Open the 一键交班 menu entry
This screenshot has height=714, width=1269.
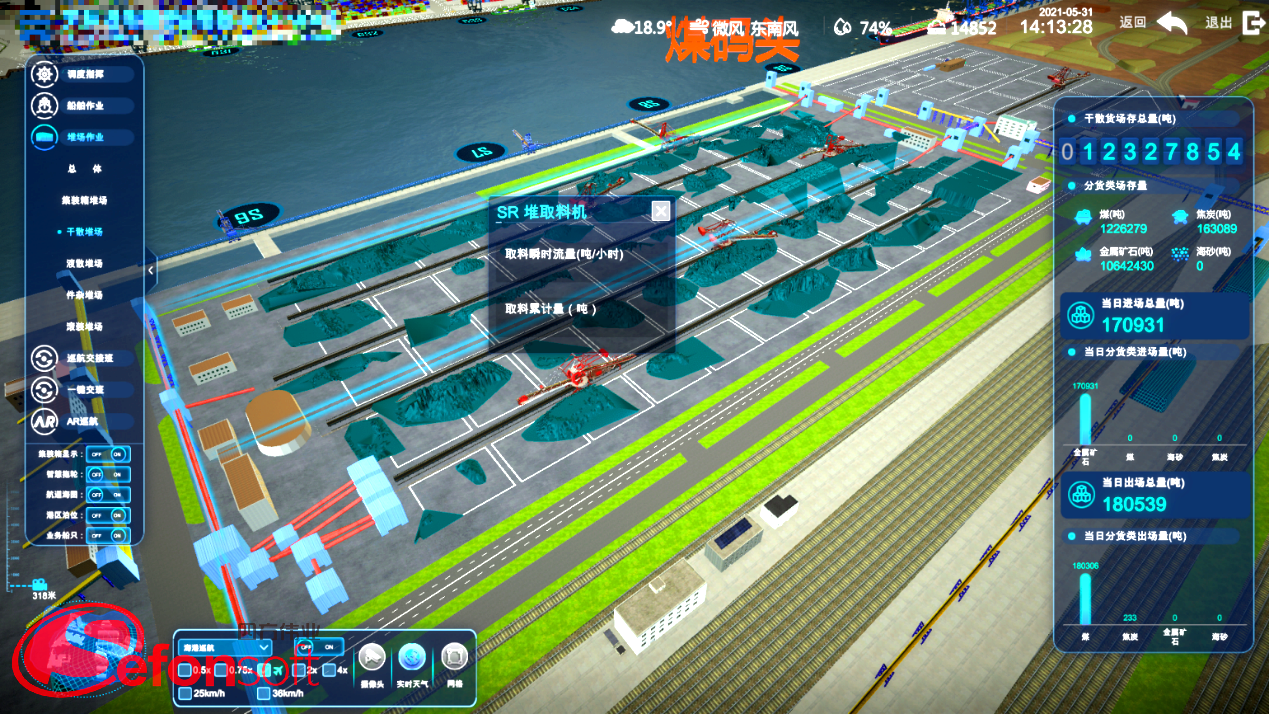coord(84,389)
